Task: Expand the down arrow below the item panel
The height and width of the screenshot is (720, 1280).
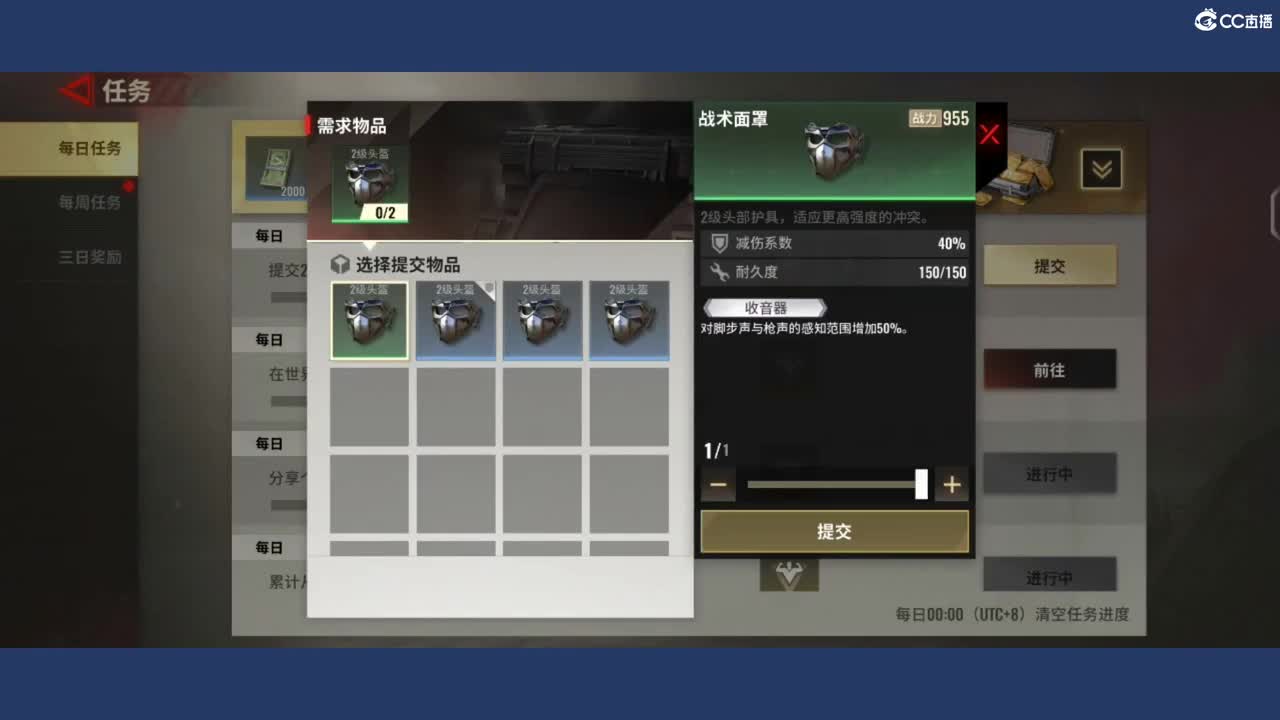Action: pos(789,577)
